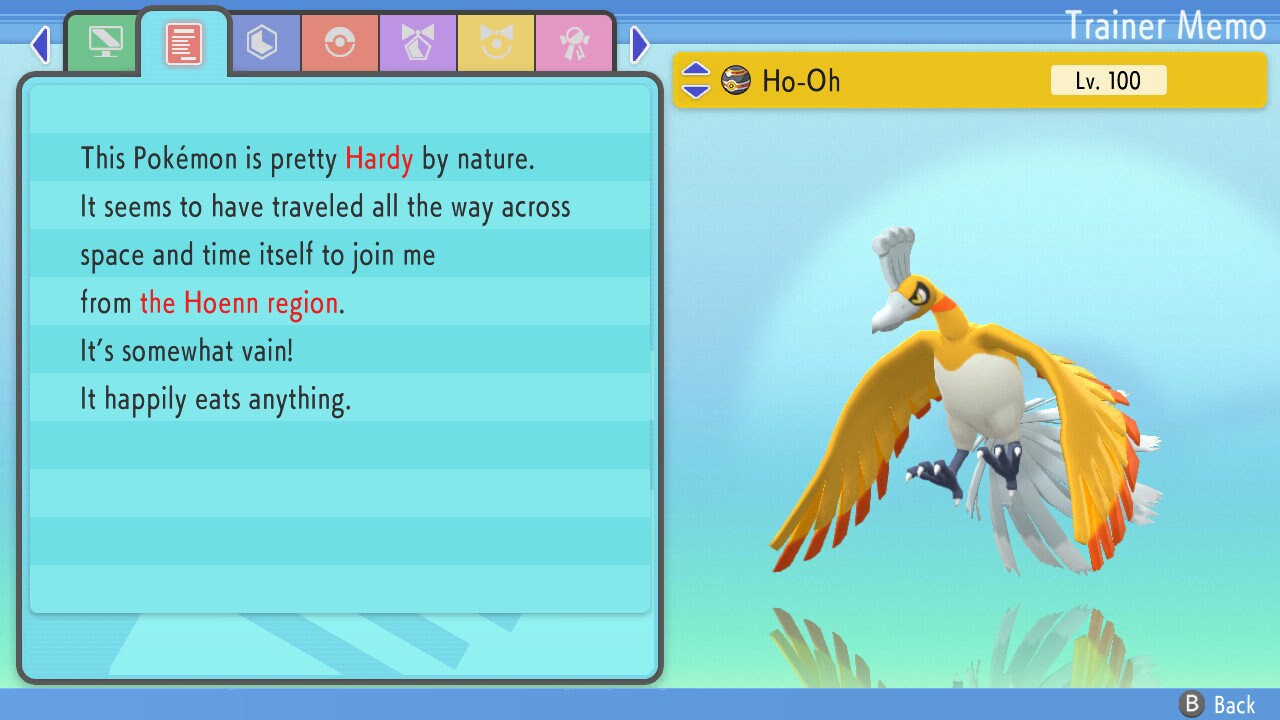Switch to the orange Poké Ball moves tab
Viewport: 1280px width, 720px height.
tap(340, 43)
